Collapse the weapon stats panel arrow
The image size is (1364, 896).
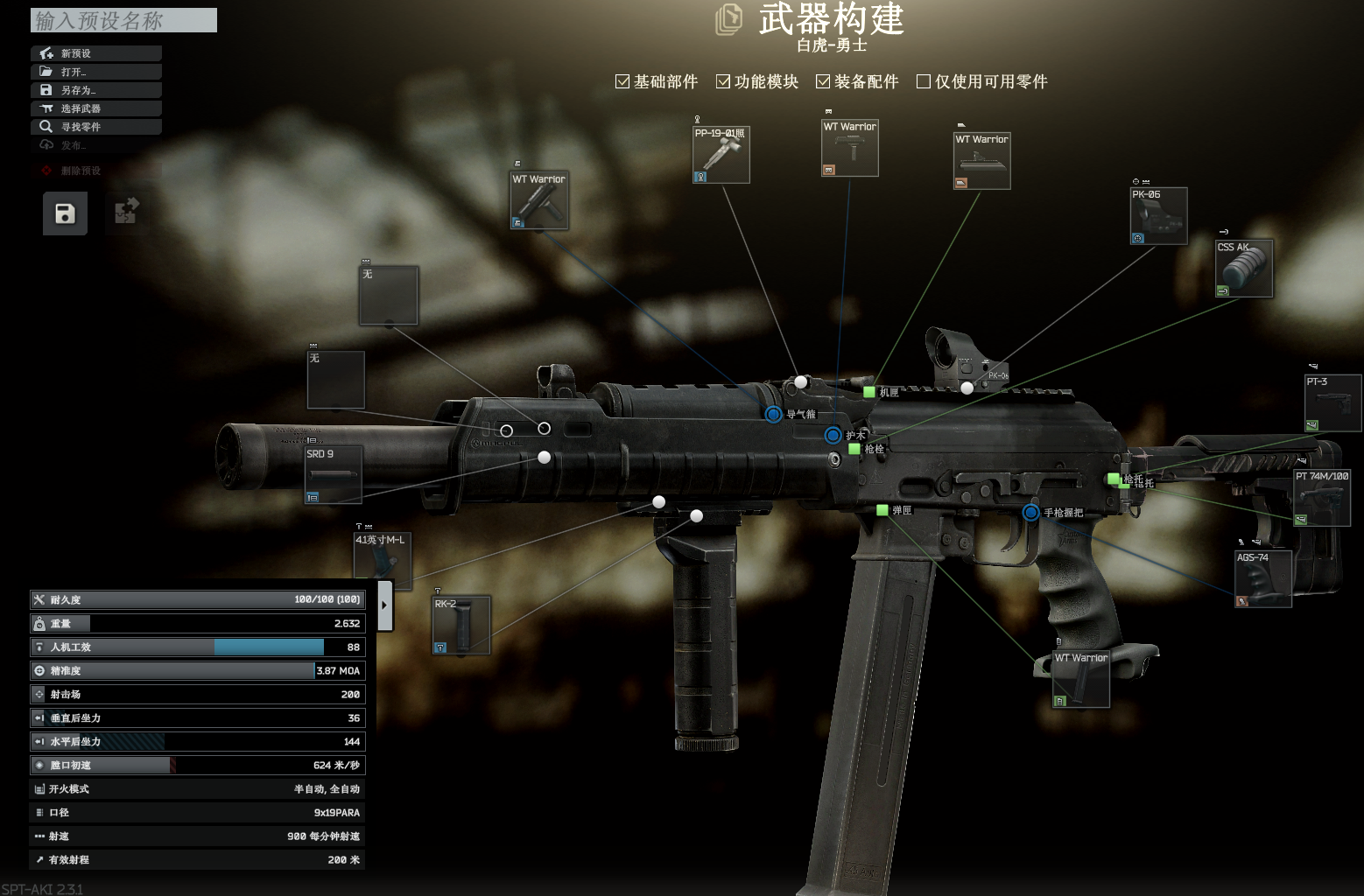click(x=384, y=605)
